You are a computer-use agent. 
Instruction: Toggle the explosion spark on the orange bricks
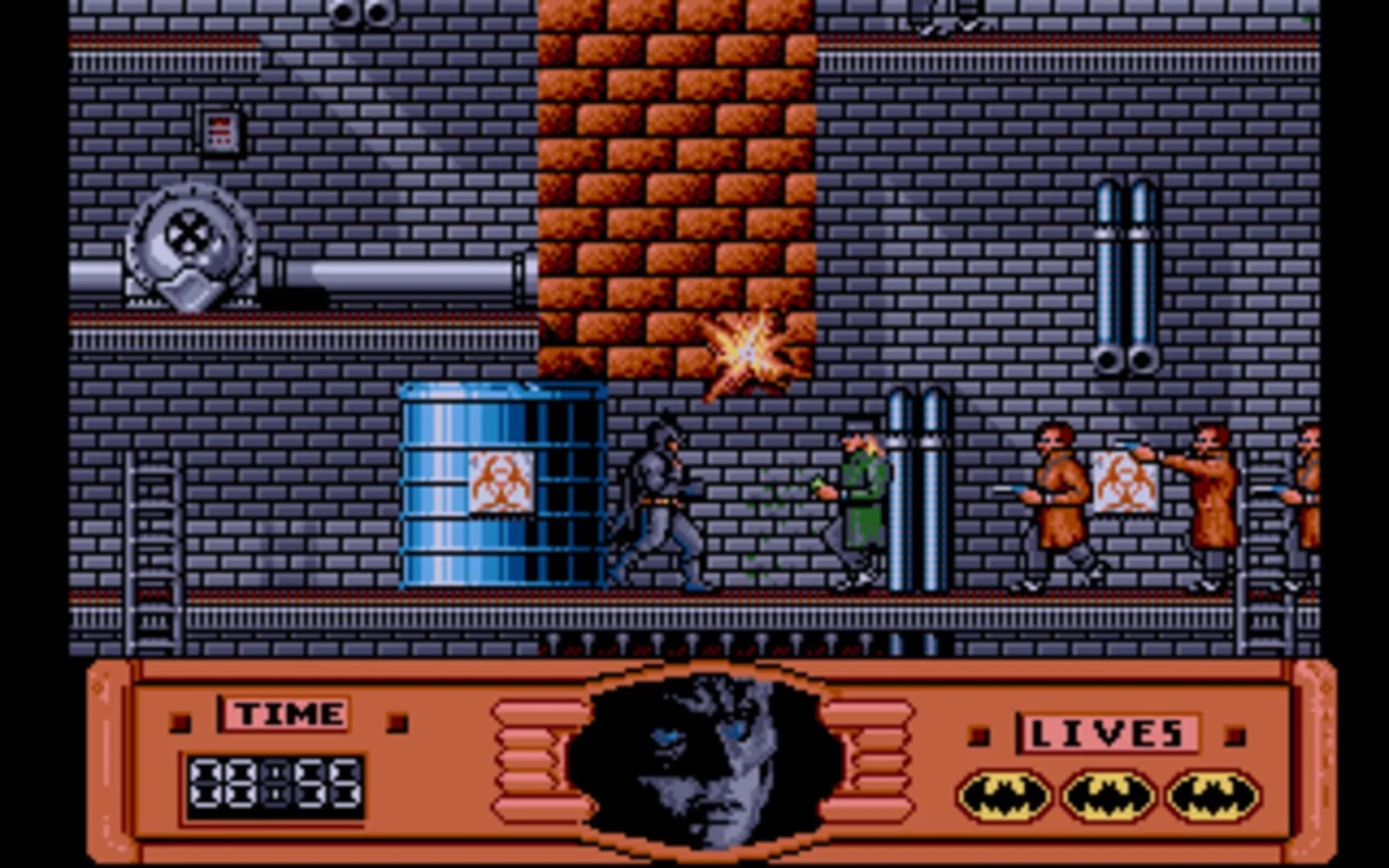point(748,347)
